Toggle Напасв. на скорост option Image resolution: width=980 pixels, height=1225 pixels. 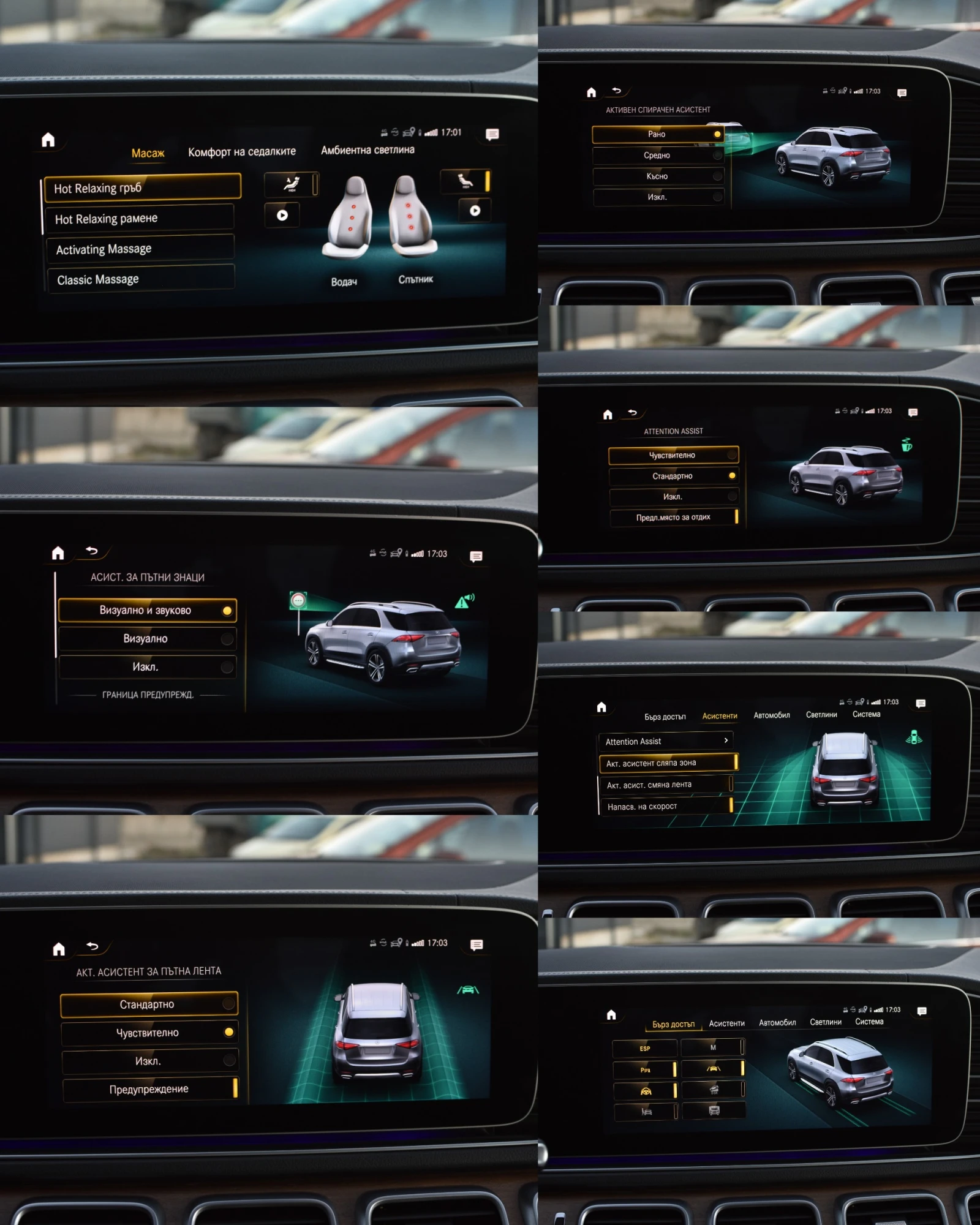666,806
